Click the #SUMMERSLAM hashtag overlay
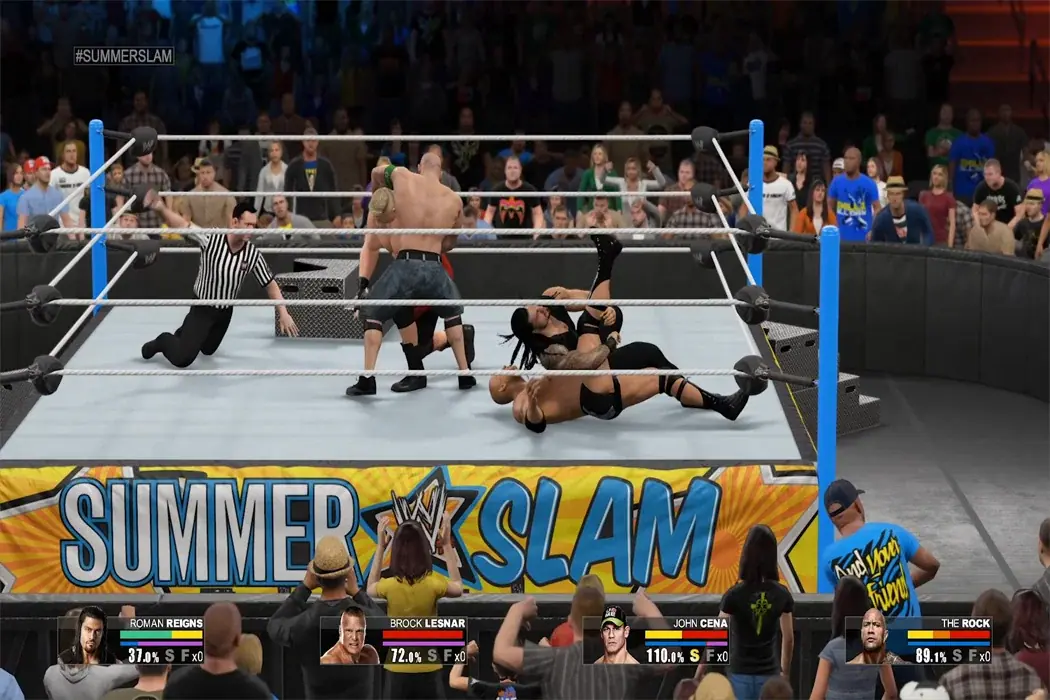This screenshot has height=700, width=1050. pyautogui.click(x=124, y=56)
